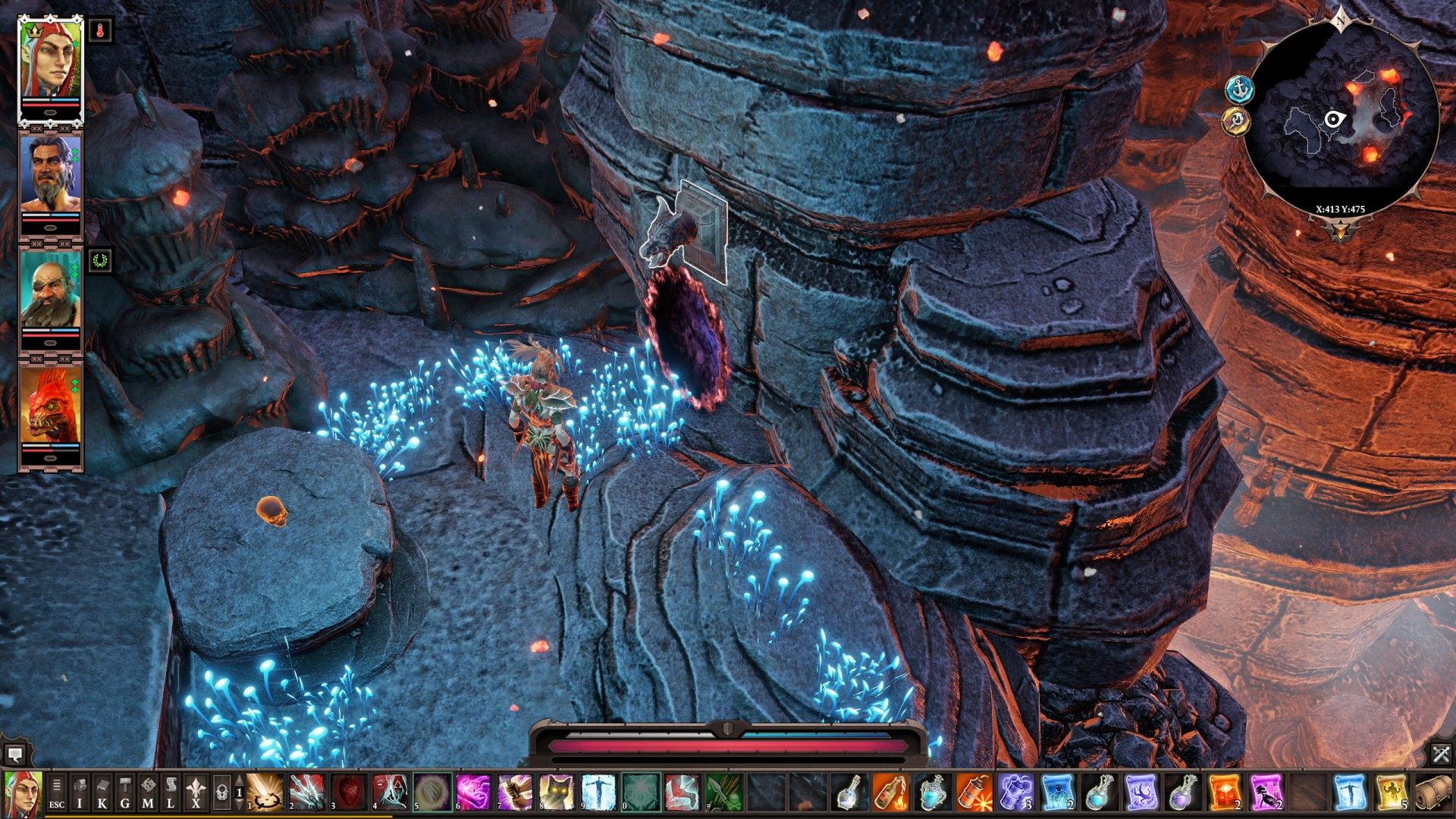Open the crafting hammer G button

(125, 792)
